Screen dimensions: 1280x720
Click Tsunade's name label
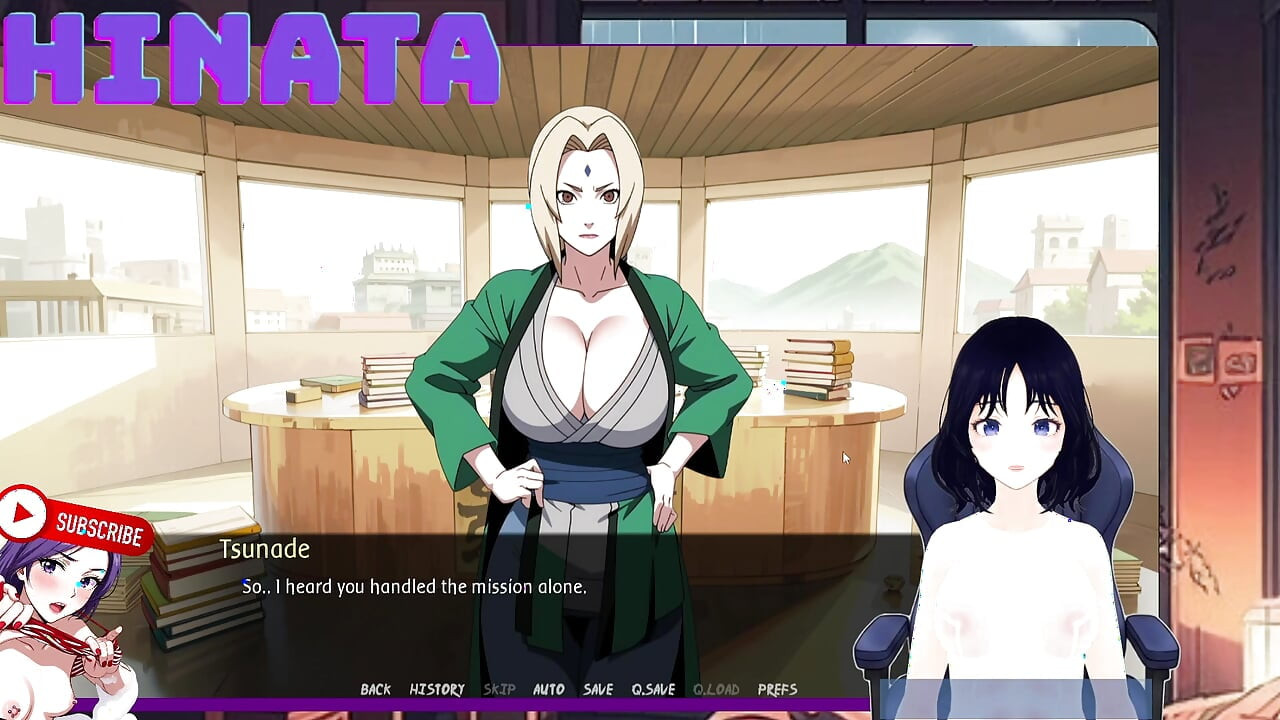265,549
